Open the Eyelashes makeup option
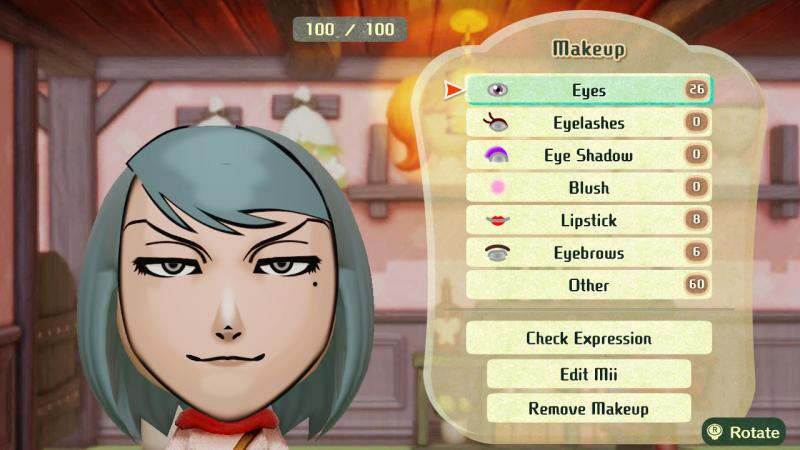This screenshot has height=450, width=800. coord(589,123)
